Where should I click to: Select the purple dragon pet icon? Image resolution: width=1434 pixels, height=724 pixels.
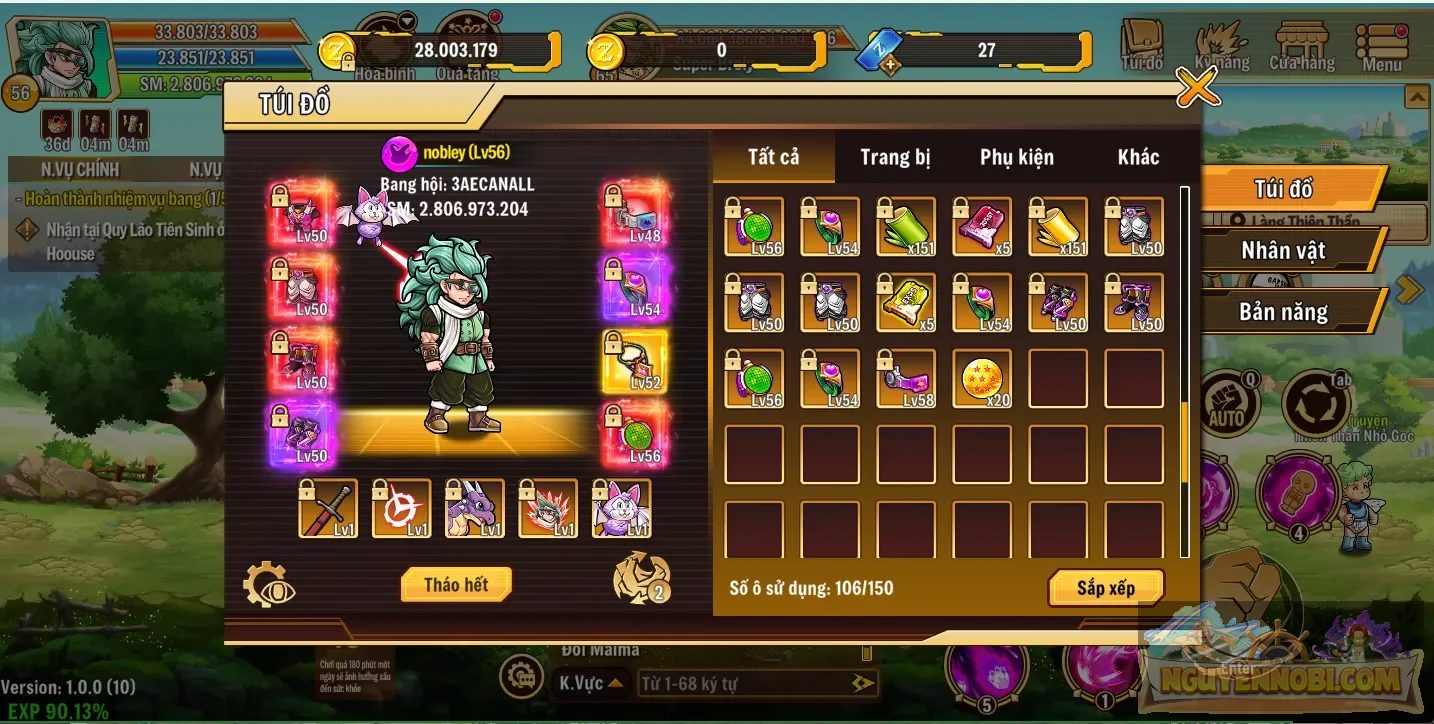pos(475,509)
